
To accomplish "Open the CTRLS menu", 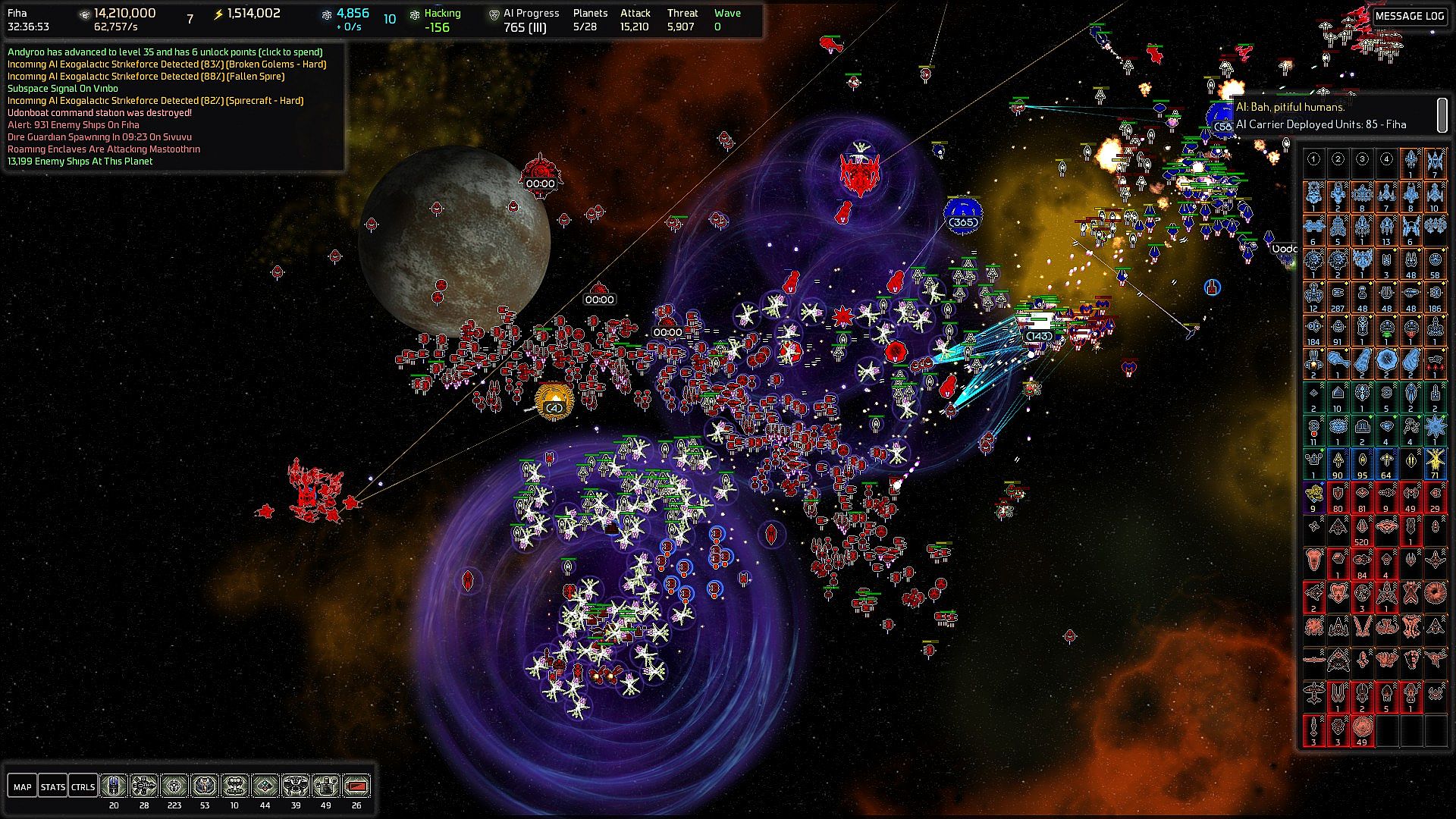I will [x=83, y=786].
